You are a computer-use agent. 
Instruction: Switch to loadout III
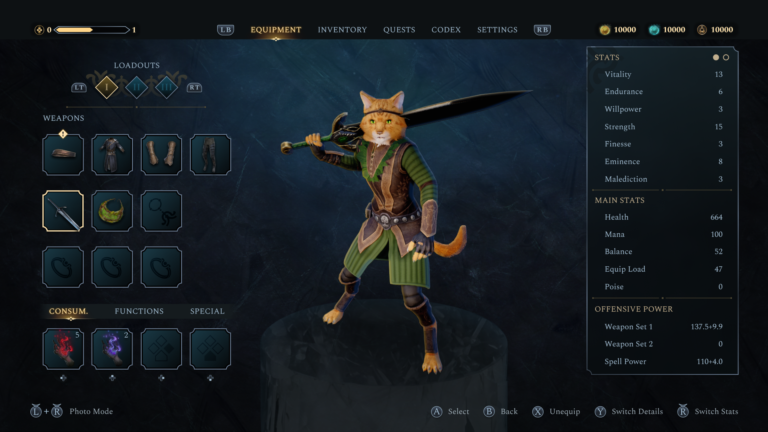166,87
